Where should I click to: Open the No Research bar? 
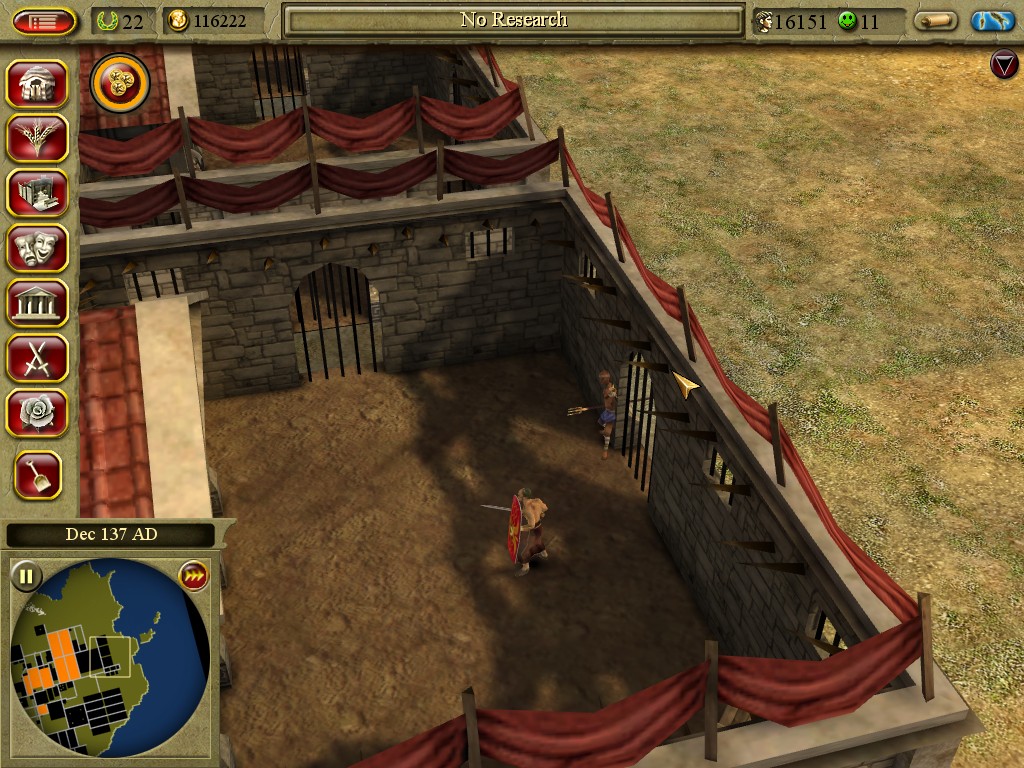(513, 20)
